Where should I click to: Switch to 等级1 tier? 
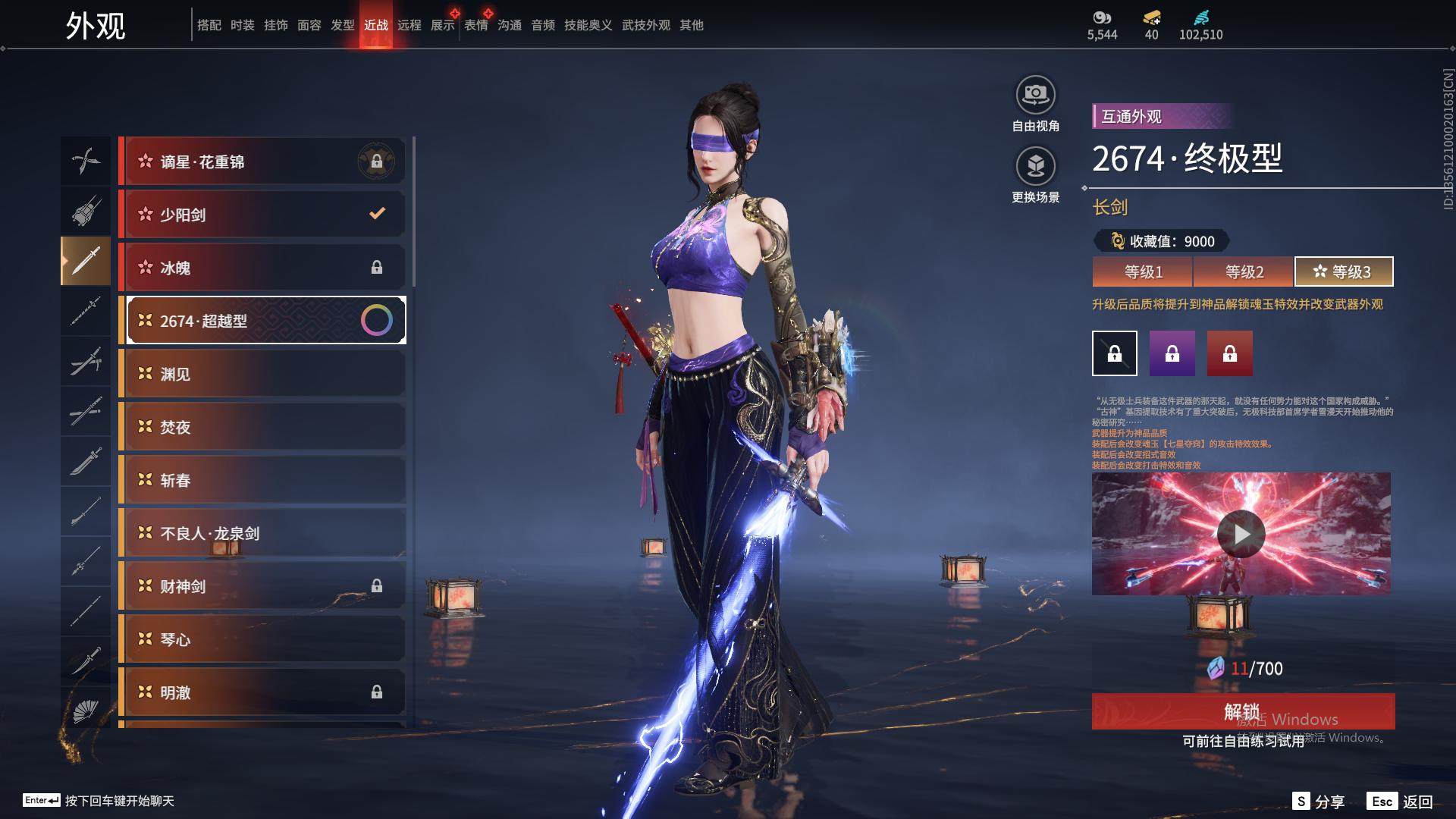pyautogui.click(x=1143, y=271)
